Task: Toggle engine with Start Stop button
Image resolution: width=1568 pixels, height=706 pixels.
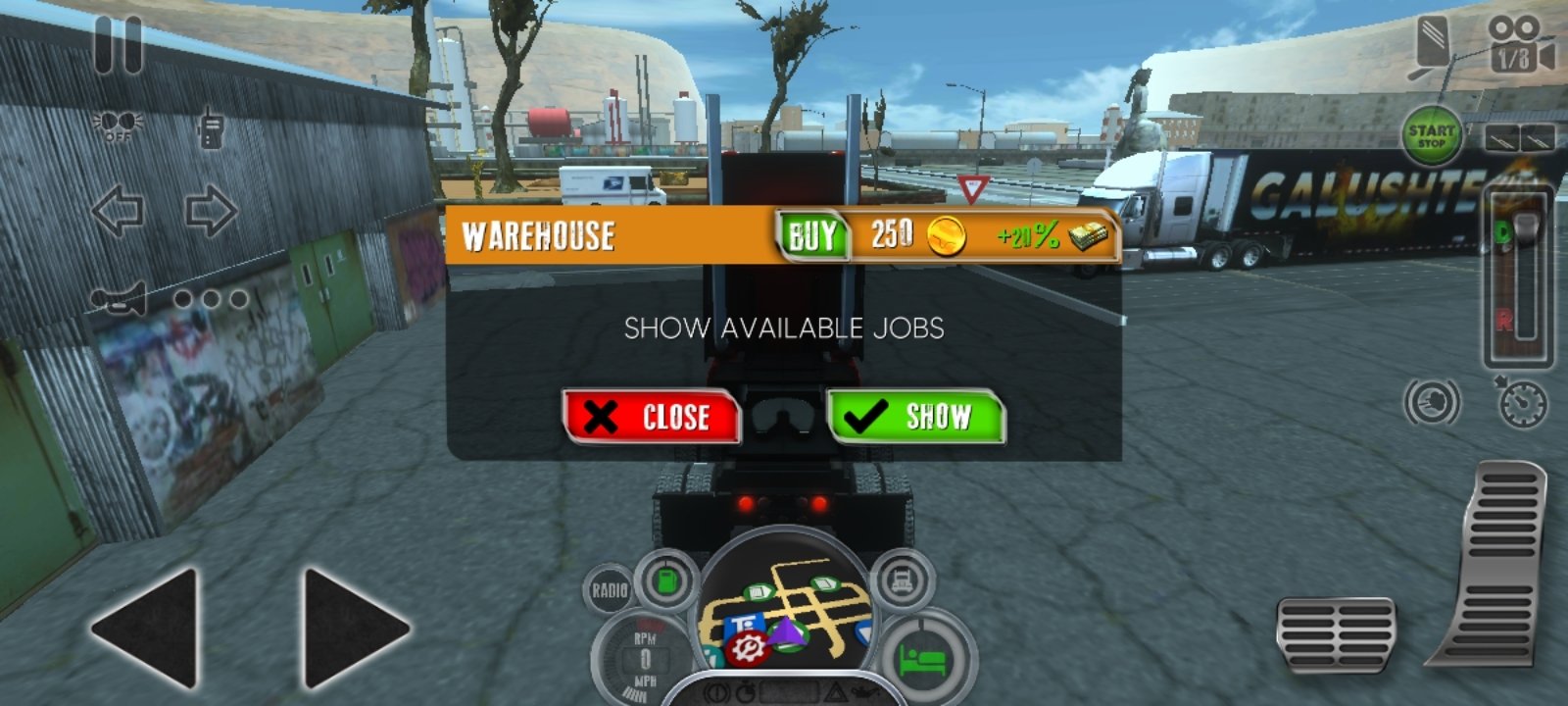Action: (1431, 135)
